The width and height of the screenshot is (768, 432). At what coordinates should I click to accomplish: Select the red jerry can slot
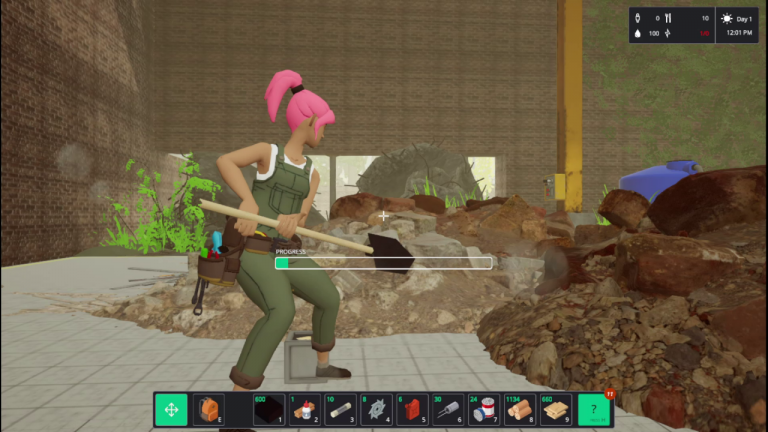[412, 410]
